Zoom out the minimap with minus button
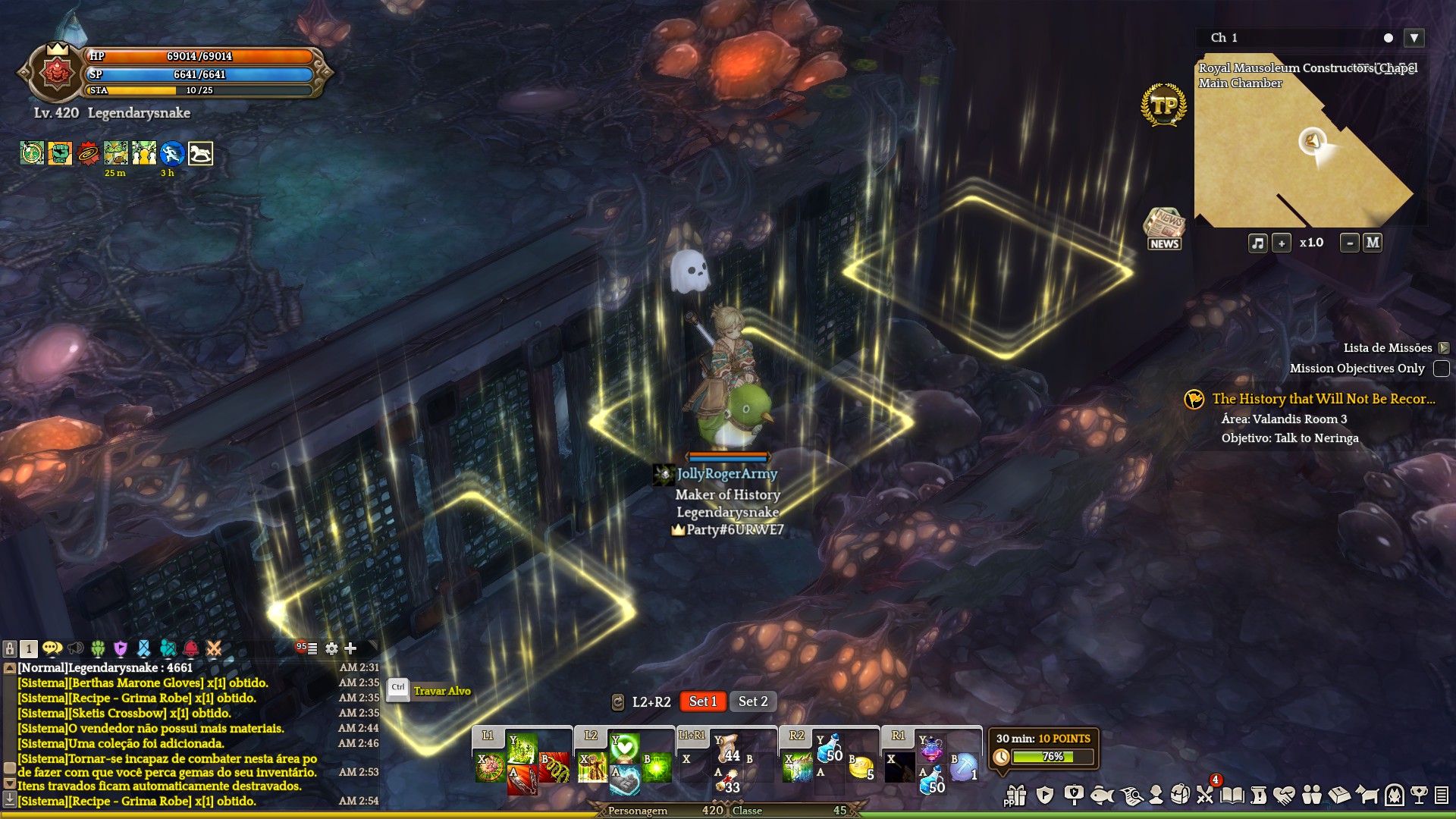This screenshot has height=819, width=1456. (1349, 243)
